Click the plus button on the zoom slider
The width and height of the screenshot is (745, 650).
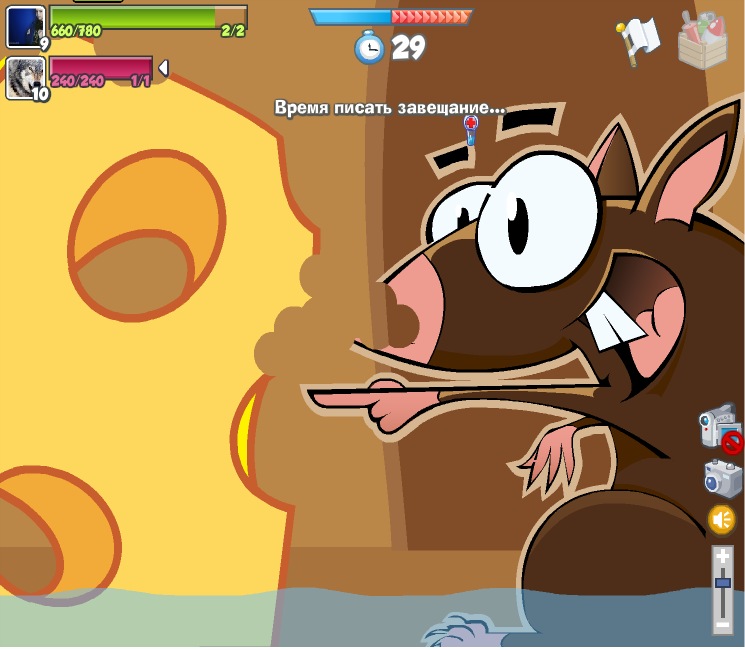tap(722, 557)
